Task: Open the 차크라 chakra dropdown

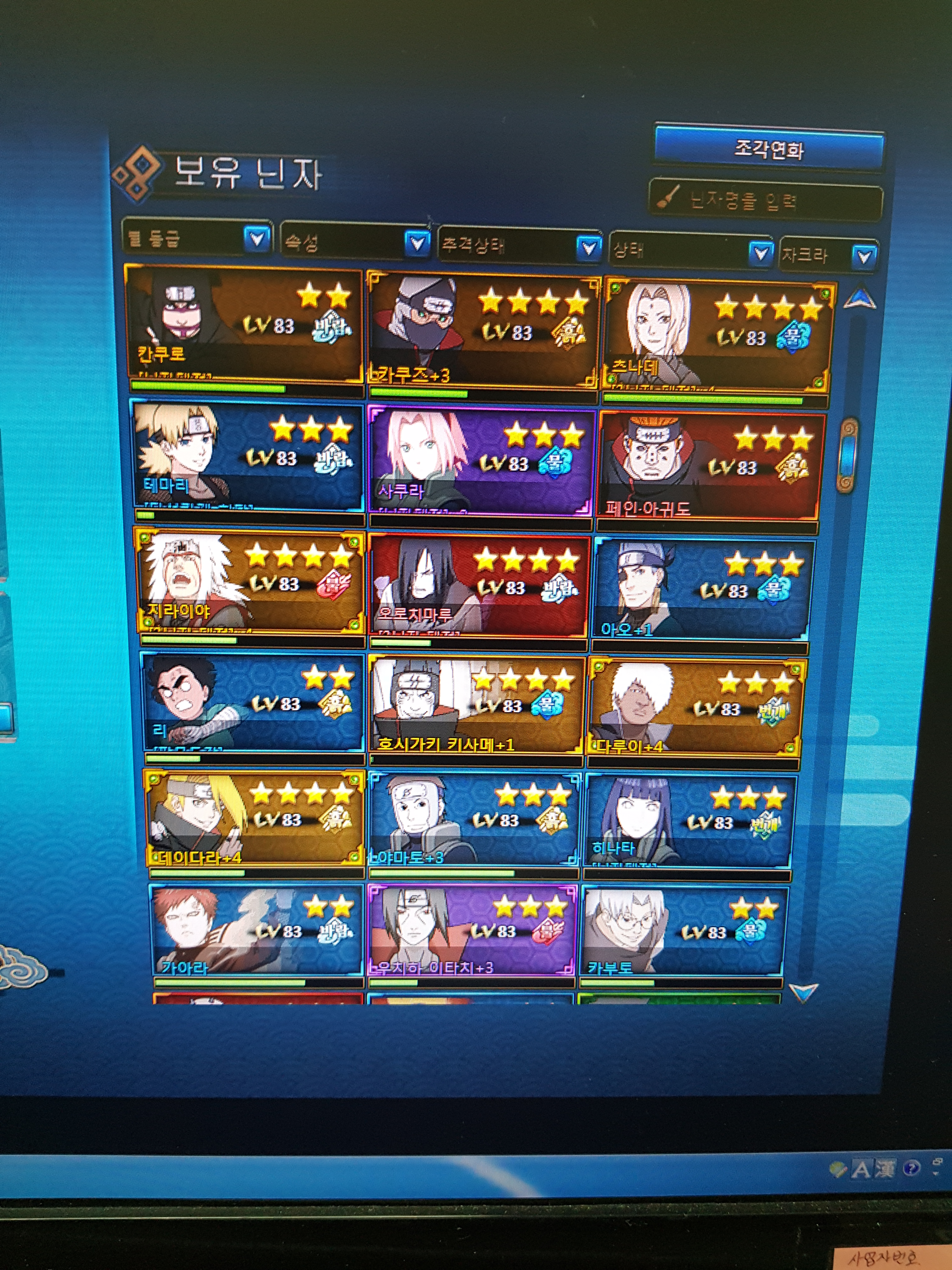Action: tap(864, 256)
